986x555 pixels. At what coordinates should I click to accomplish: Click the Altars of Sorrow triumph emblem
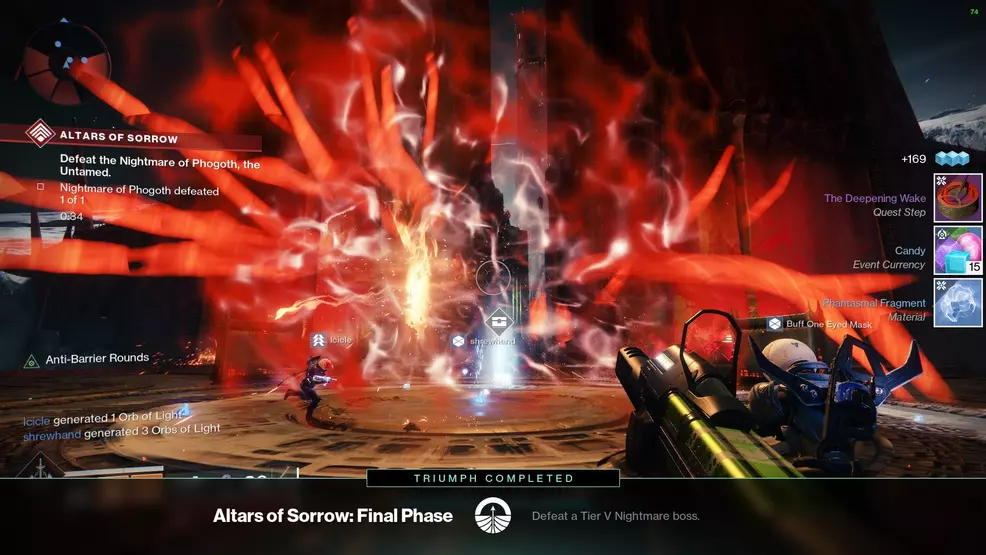(492, 516)
